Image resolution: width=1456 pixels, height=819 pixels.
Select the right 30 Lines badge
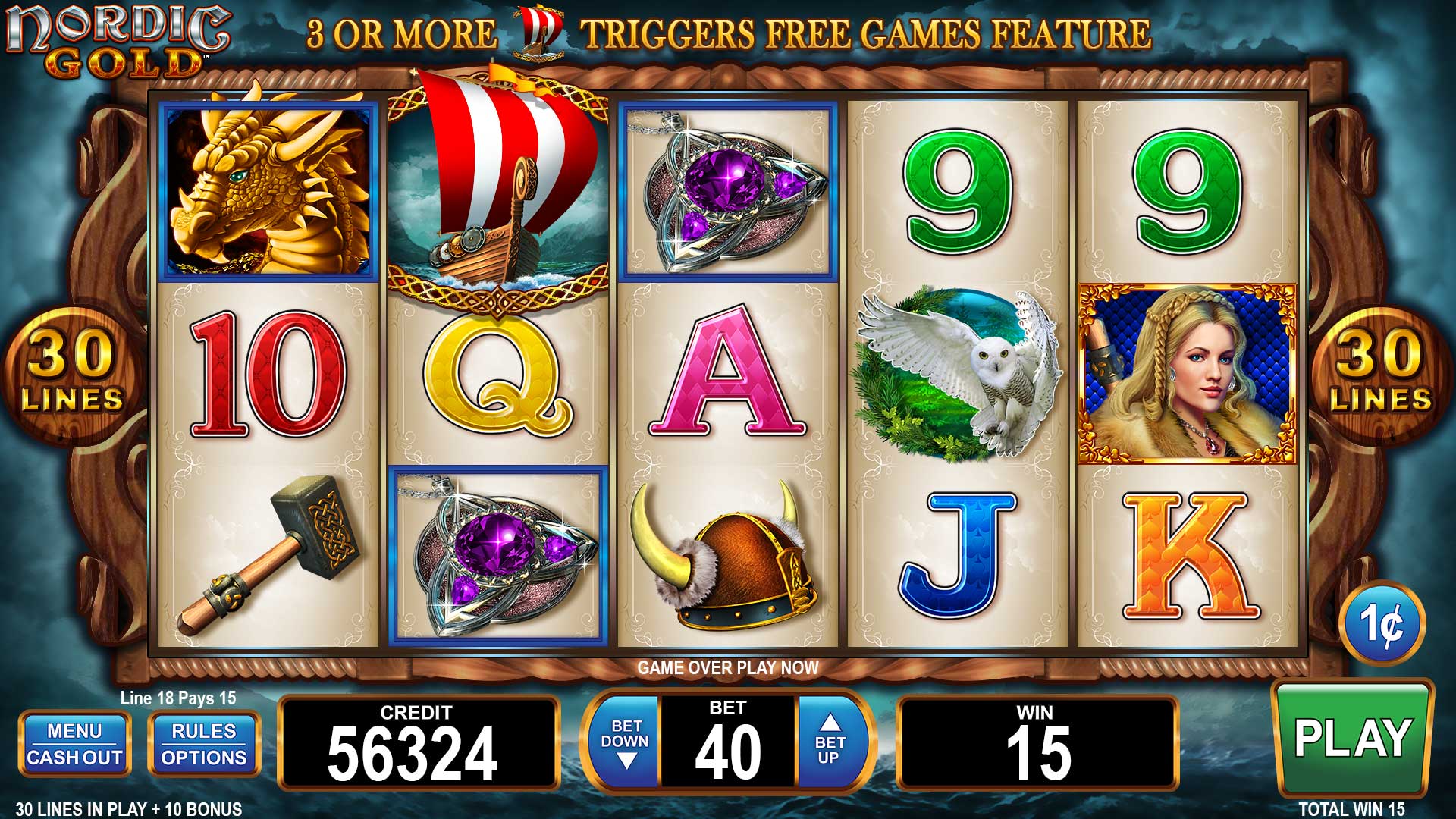coord(1380,373)
